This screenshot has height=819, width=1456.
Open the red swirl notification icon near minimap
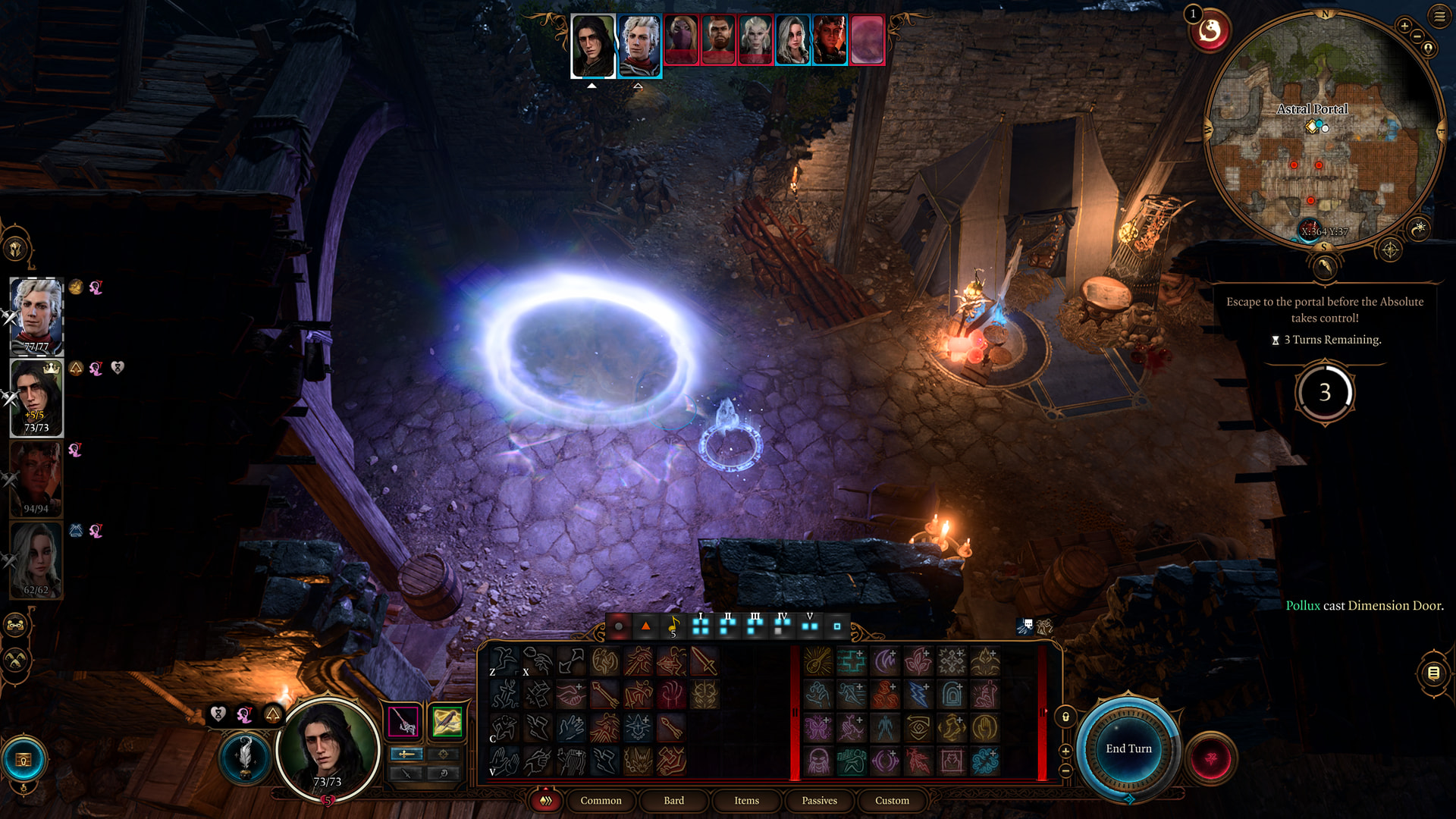click(x=1210, y=32)
